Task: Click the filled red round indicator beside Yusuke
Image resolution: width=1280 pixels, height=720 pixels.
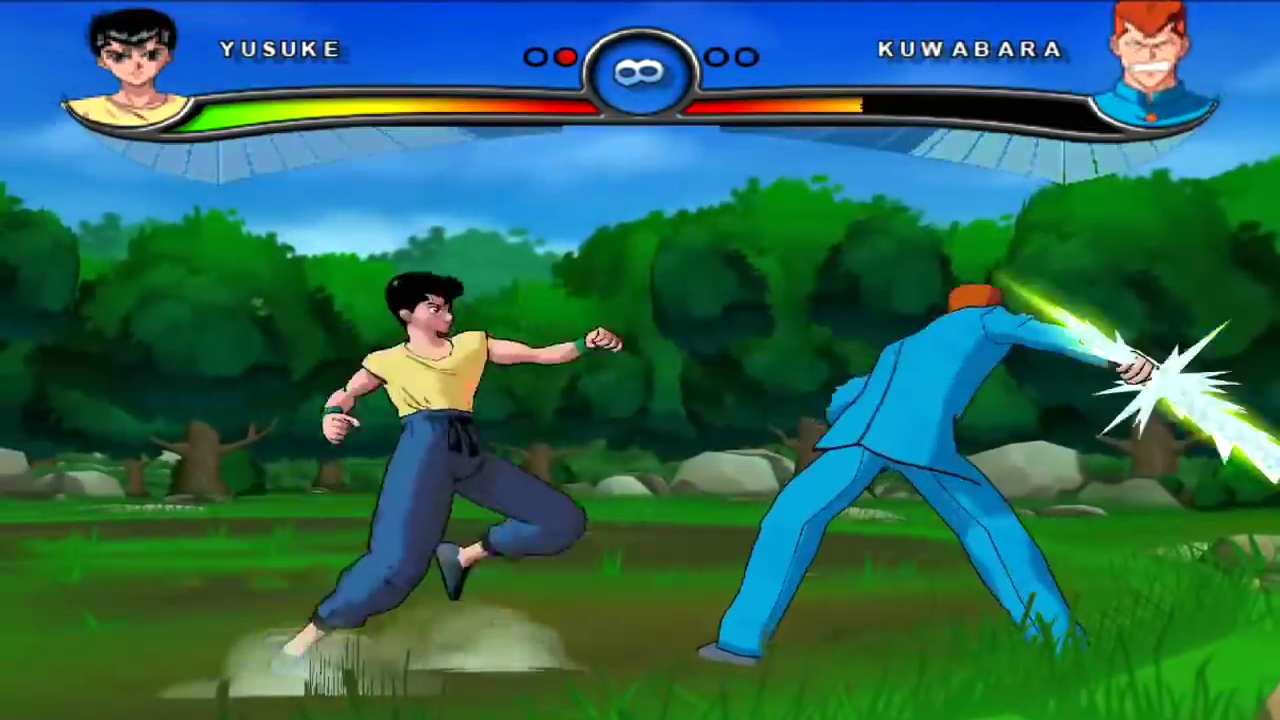Action: point(565,57)
